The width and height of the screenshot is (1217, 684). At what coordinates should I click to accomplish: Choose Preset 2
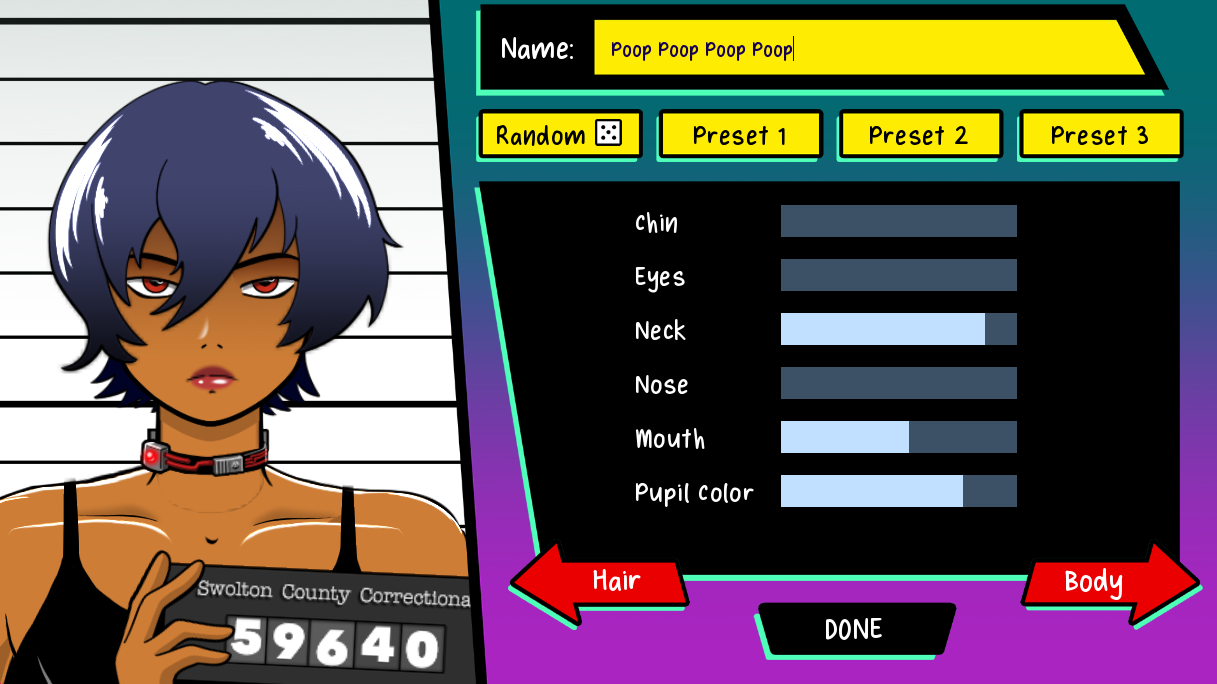(919, 135)
